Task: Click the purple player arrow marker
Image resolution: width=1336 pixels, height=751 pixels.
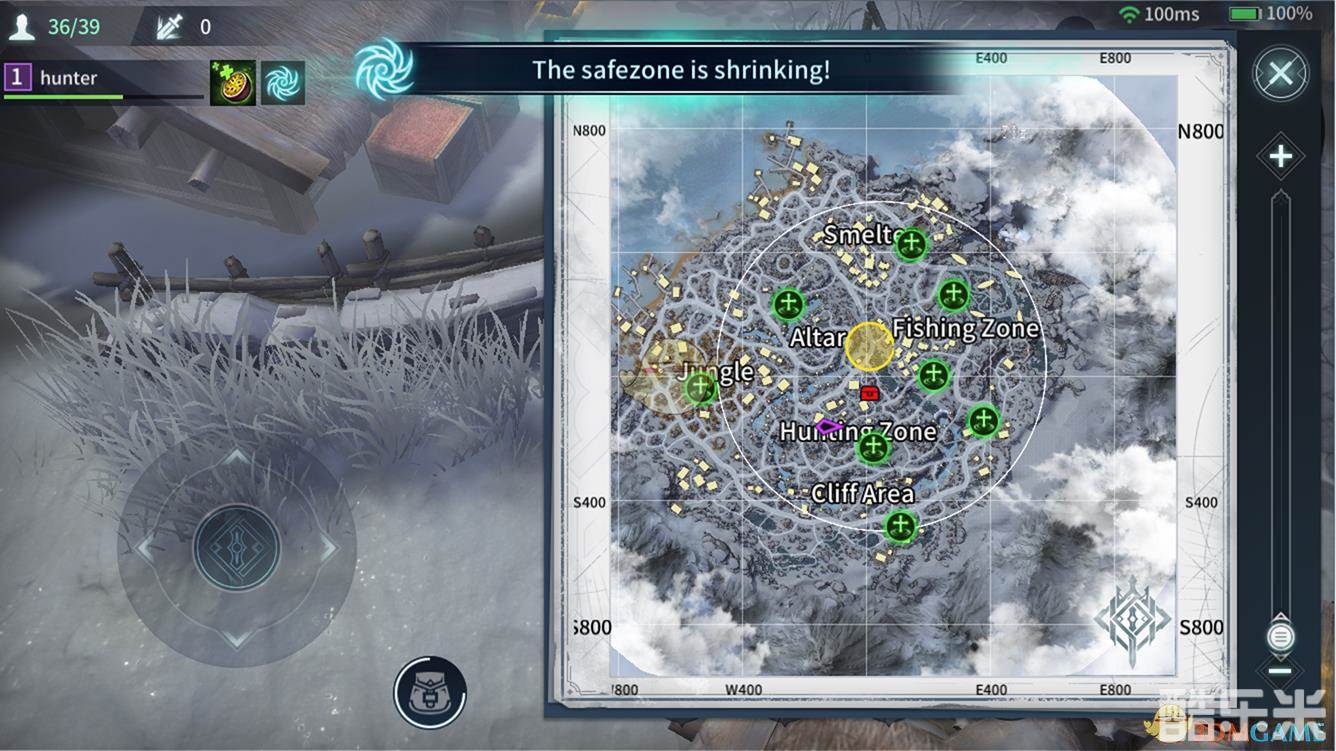Action: (x=828, y=427)
